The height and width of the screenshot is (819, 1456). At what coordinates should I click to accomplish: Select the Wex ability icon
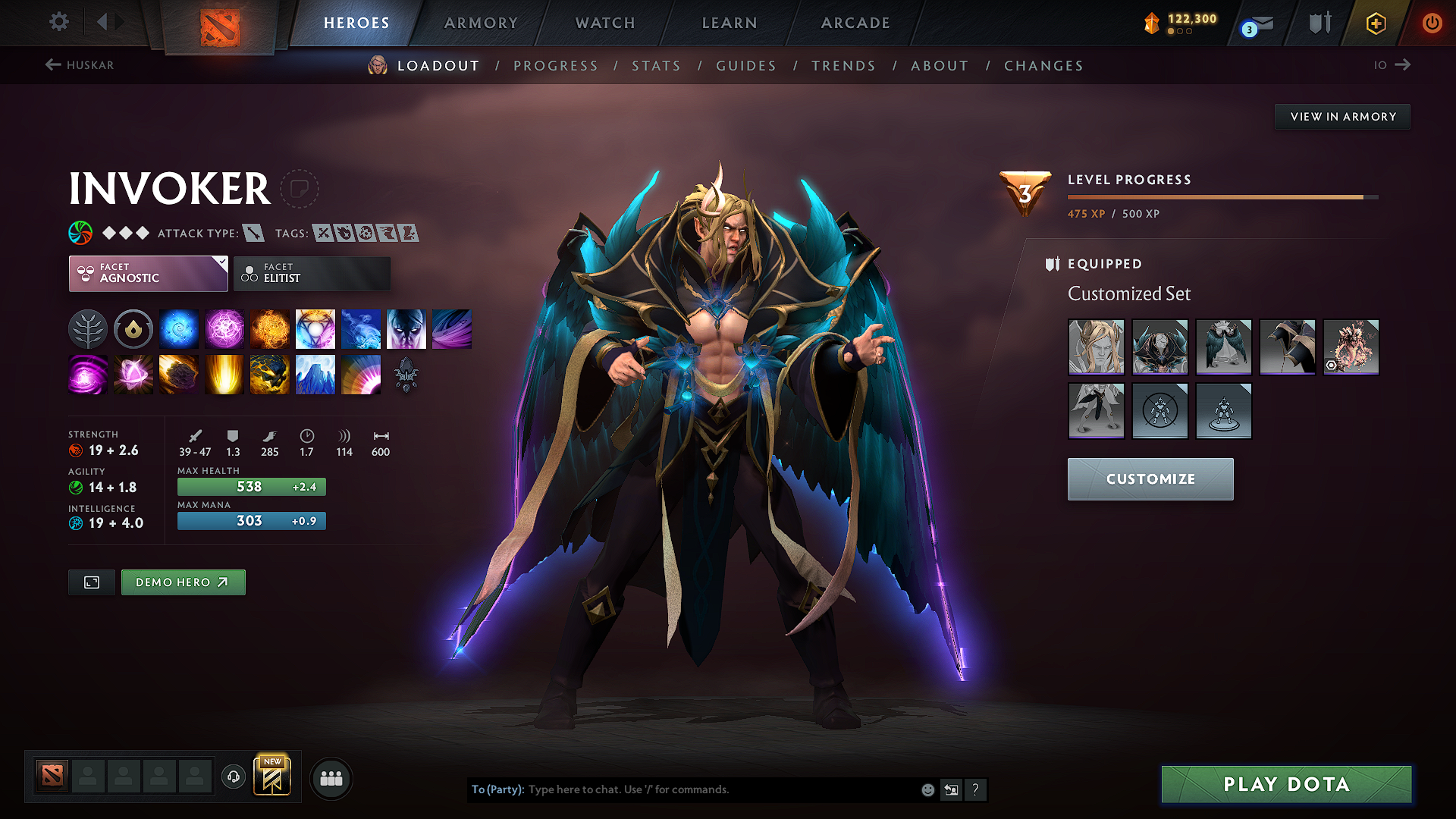point(224,328)
